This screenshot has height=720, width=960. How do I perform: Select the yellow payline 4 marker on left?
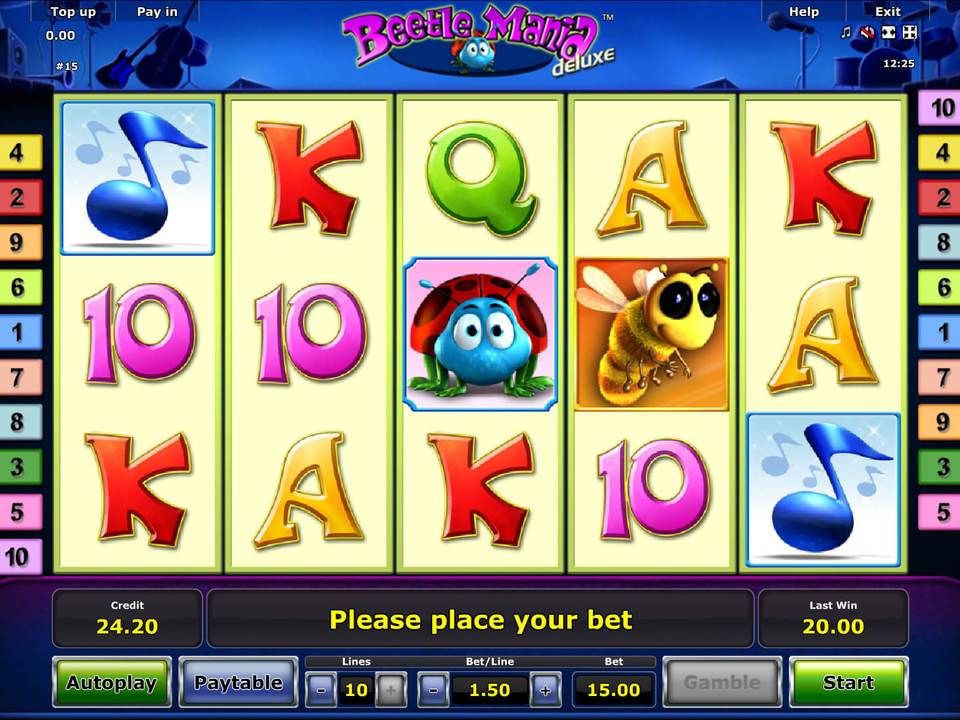pos(18,153)
